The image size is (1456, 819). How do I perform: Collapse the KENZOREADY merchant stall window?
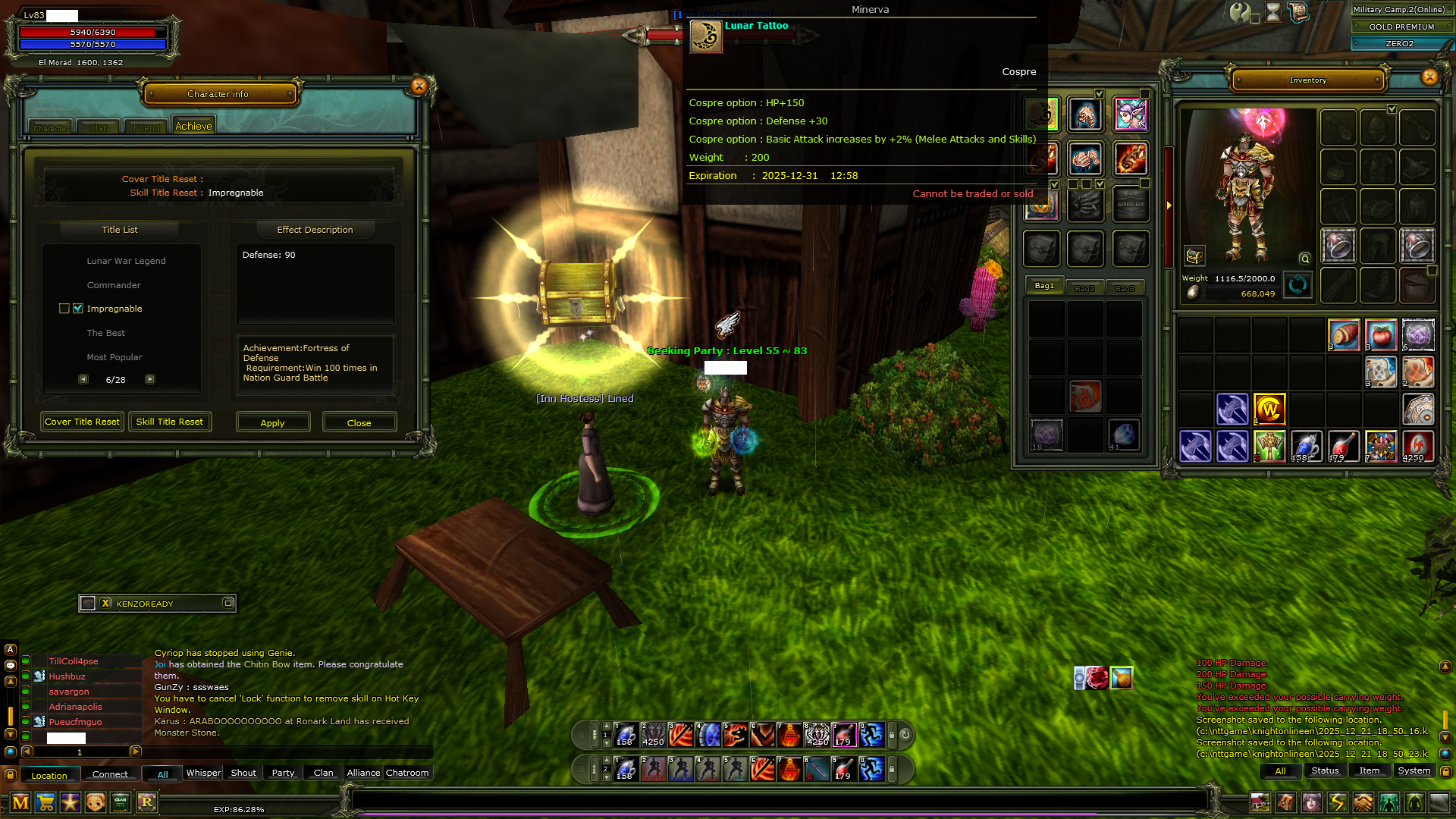pos(227,603)
